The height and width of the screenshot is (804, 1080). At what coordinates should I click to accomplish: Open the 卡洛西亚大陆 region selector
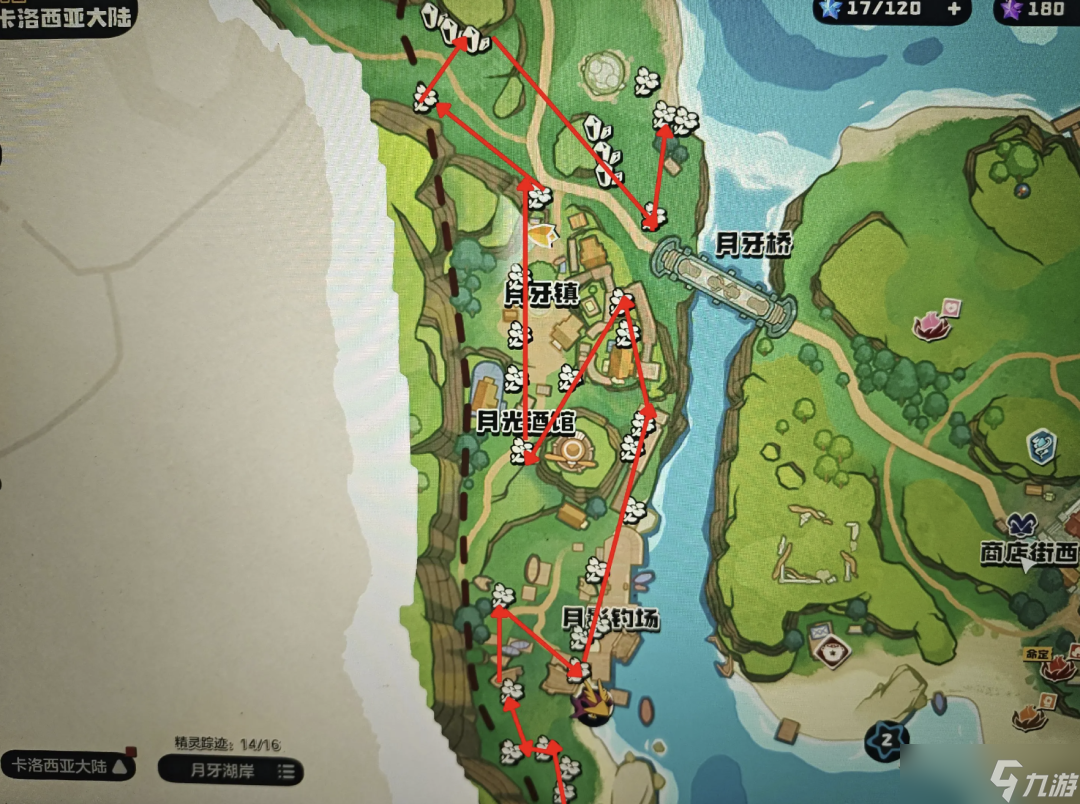pos(70,767)
